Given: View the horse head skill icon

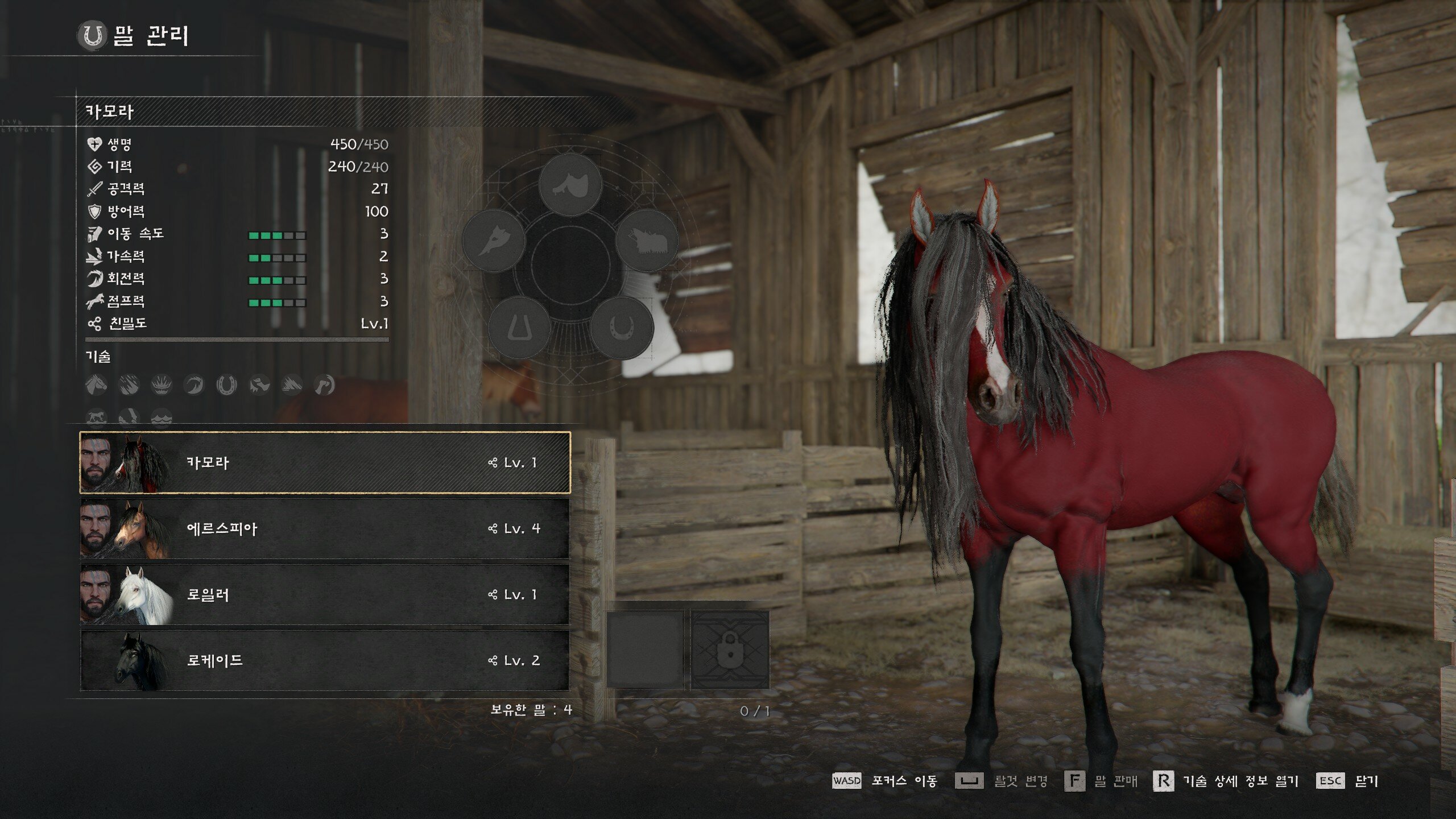Looking at the screenshot, I should click(x=96, y=385).
